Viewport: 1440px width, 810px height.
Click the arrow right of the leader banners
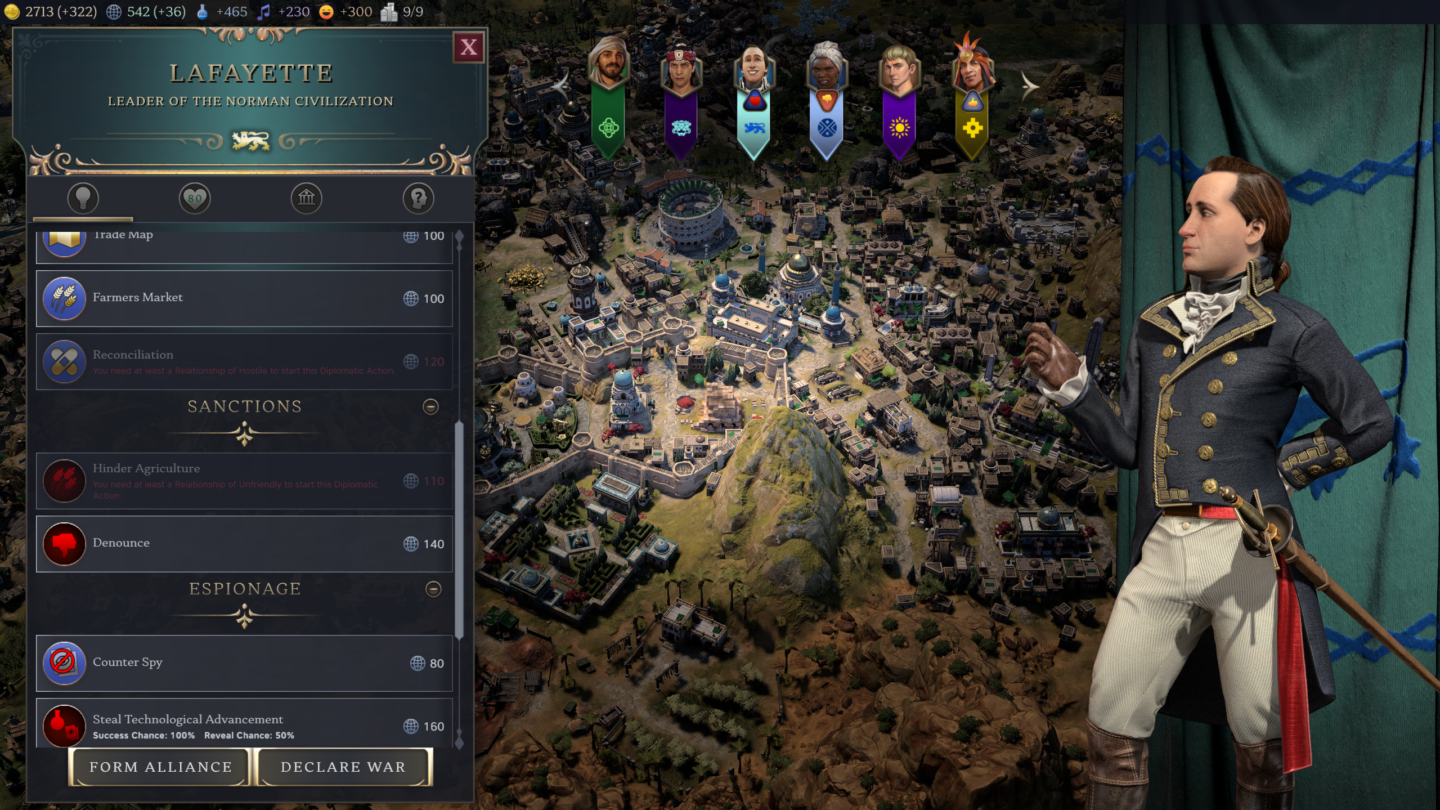[1032, 86]
